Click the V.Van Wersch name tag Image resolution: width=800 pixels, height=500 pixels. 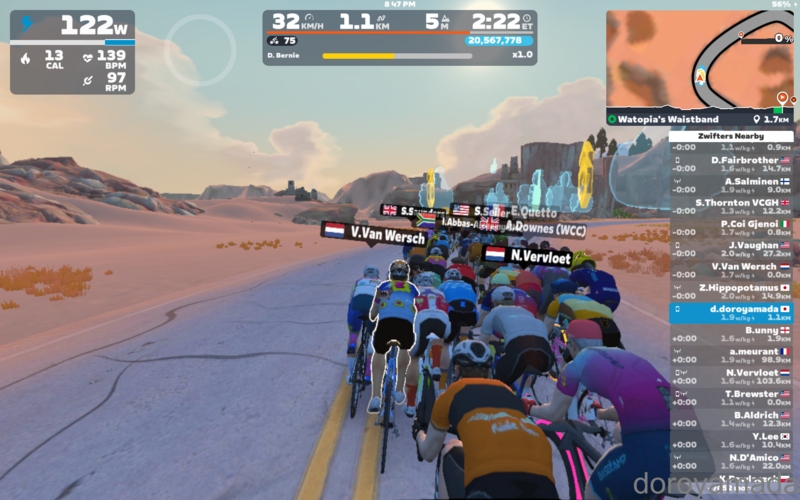coord(374,231)
